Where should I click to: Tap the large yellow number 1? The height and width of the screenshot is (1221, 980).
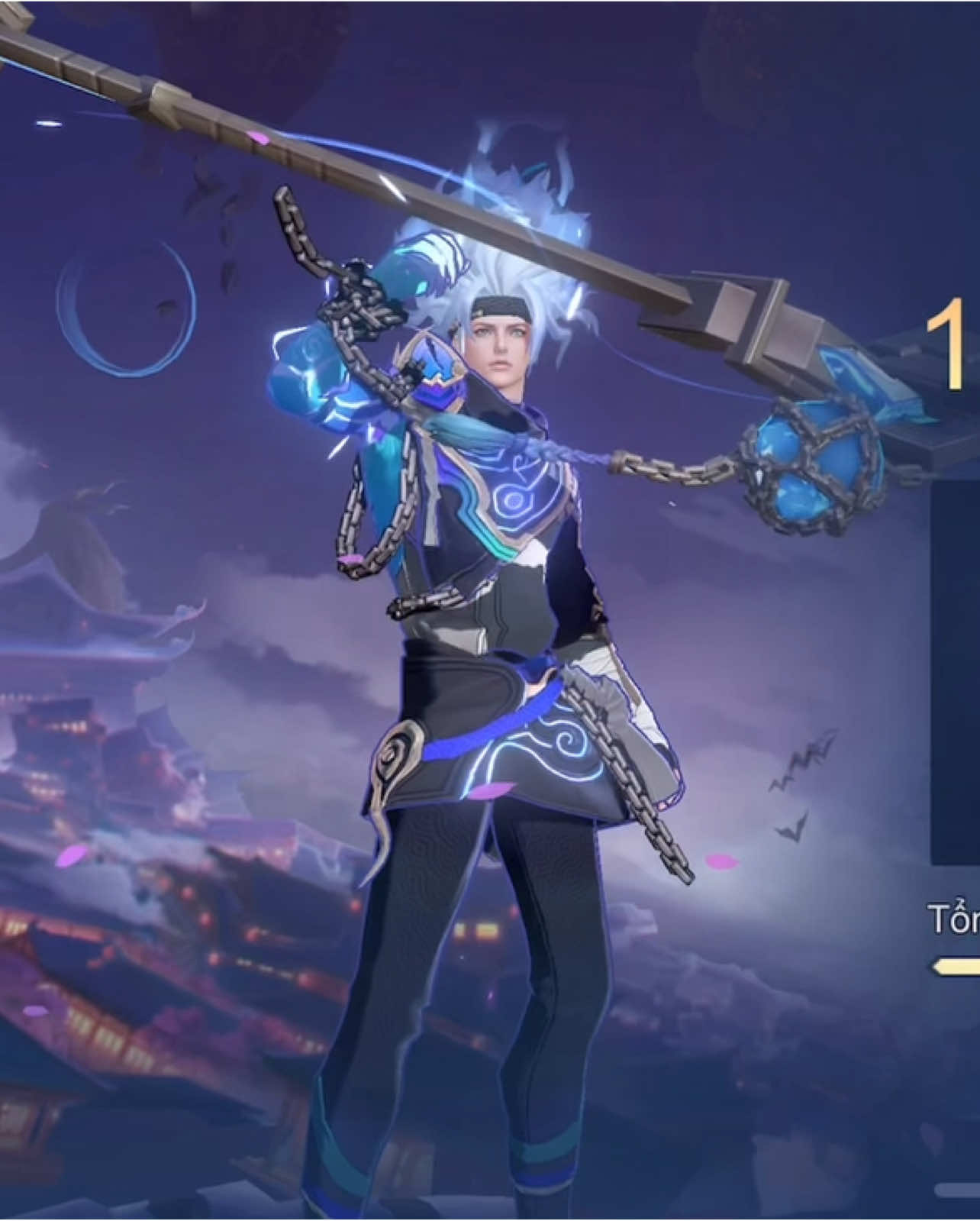pyautogui.click(x=953, y=345)
